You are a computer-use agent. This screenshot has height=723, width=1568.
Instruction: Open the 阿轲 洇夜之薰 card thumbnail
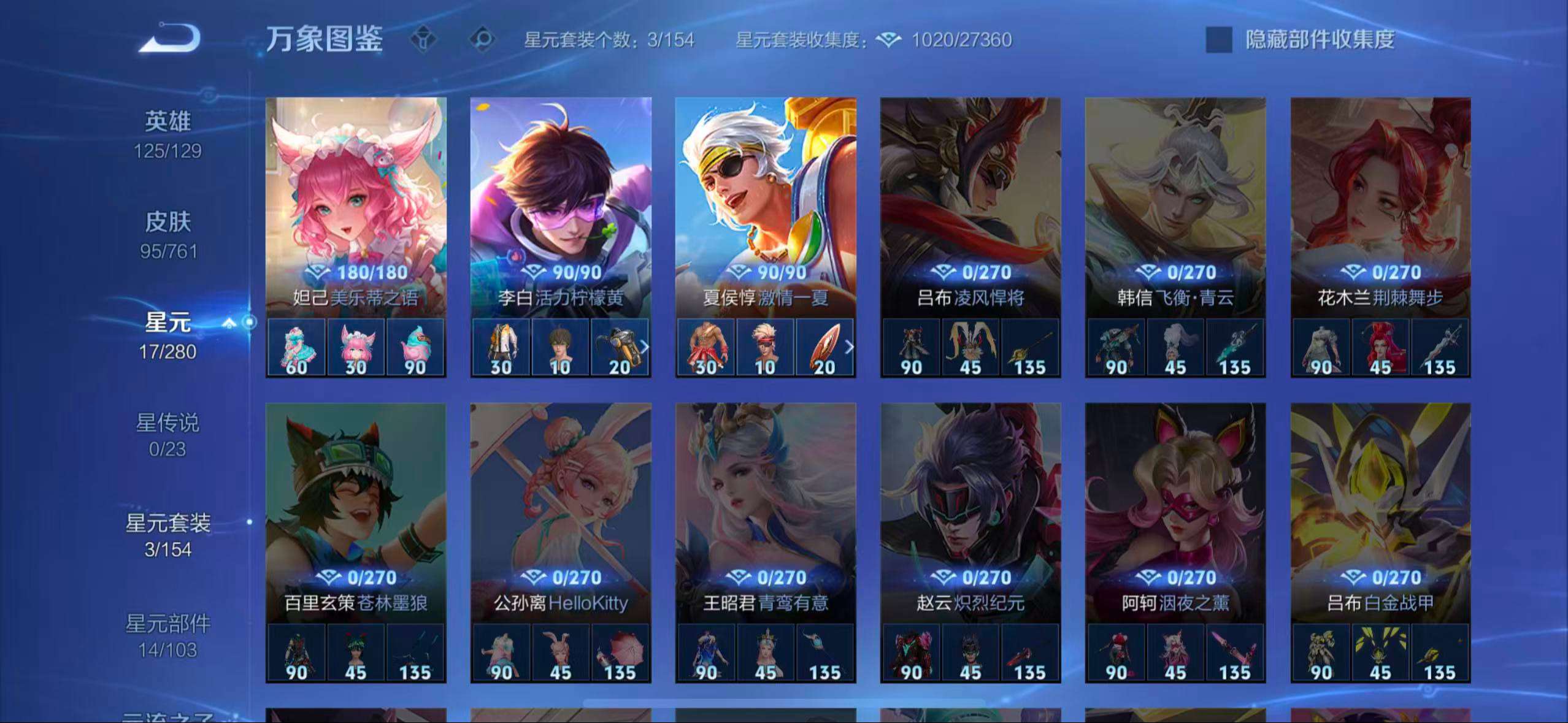click(x=1175, y=497)
